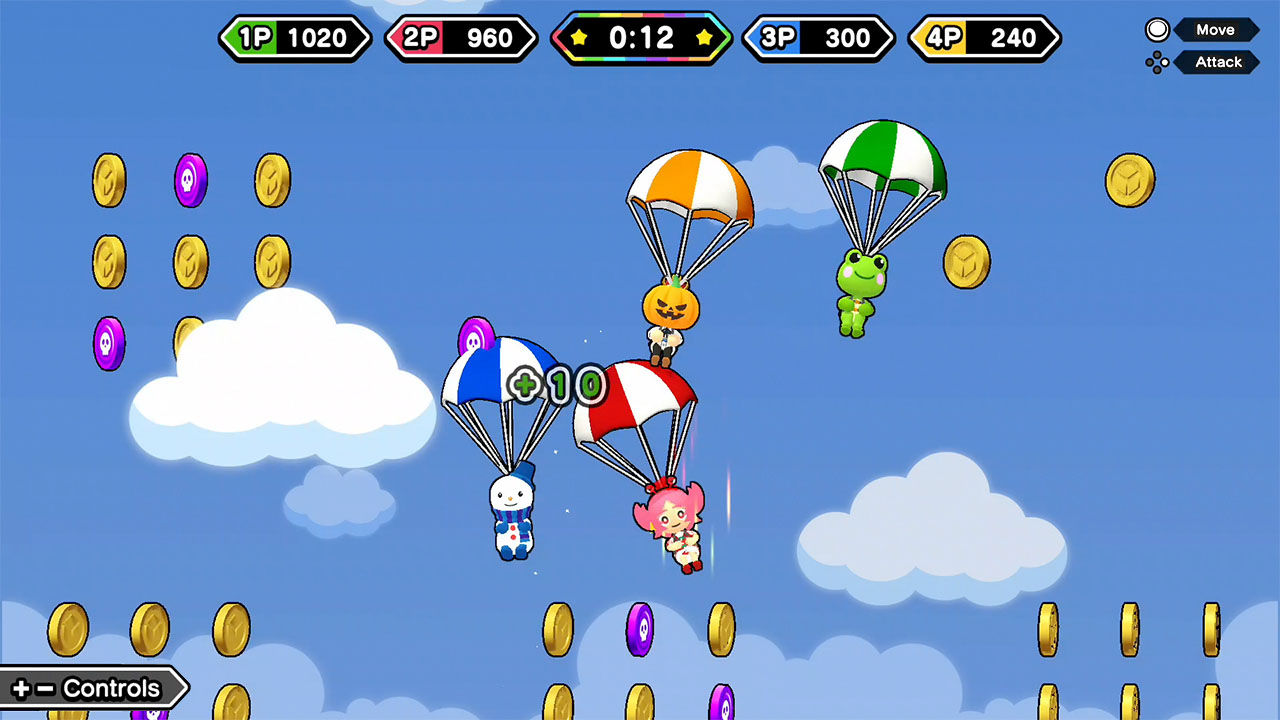Screen dimensions: 1280x720
Task: Click the Move label button
Action: coord(1216,29)
